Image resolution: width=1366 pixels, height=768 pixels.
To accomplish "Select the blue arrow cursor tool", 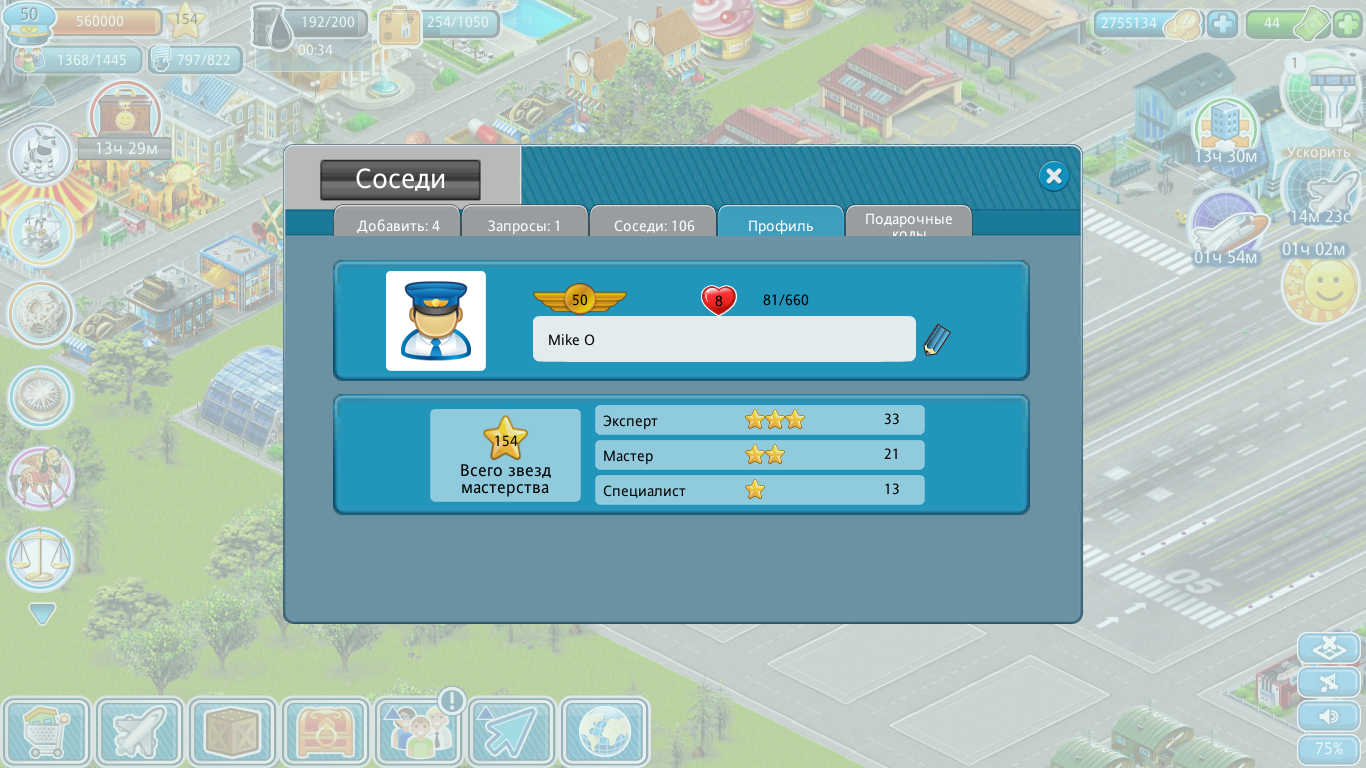I will [512, 733].
